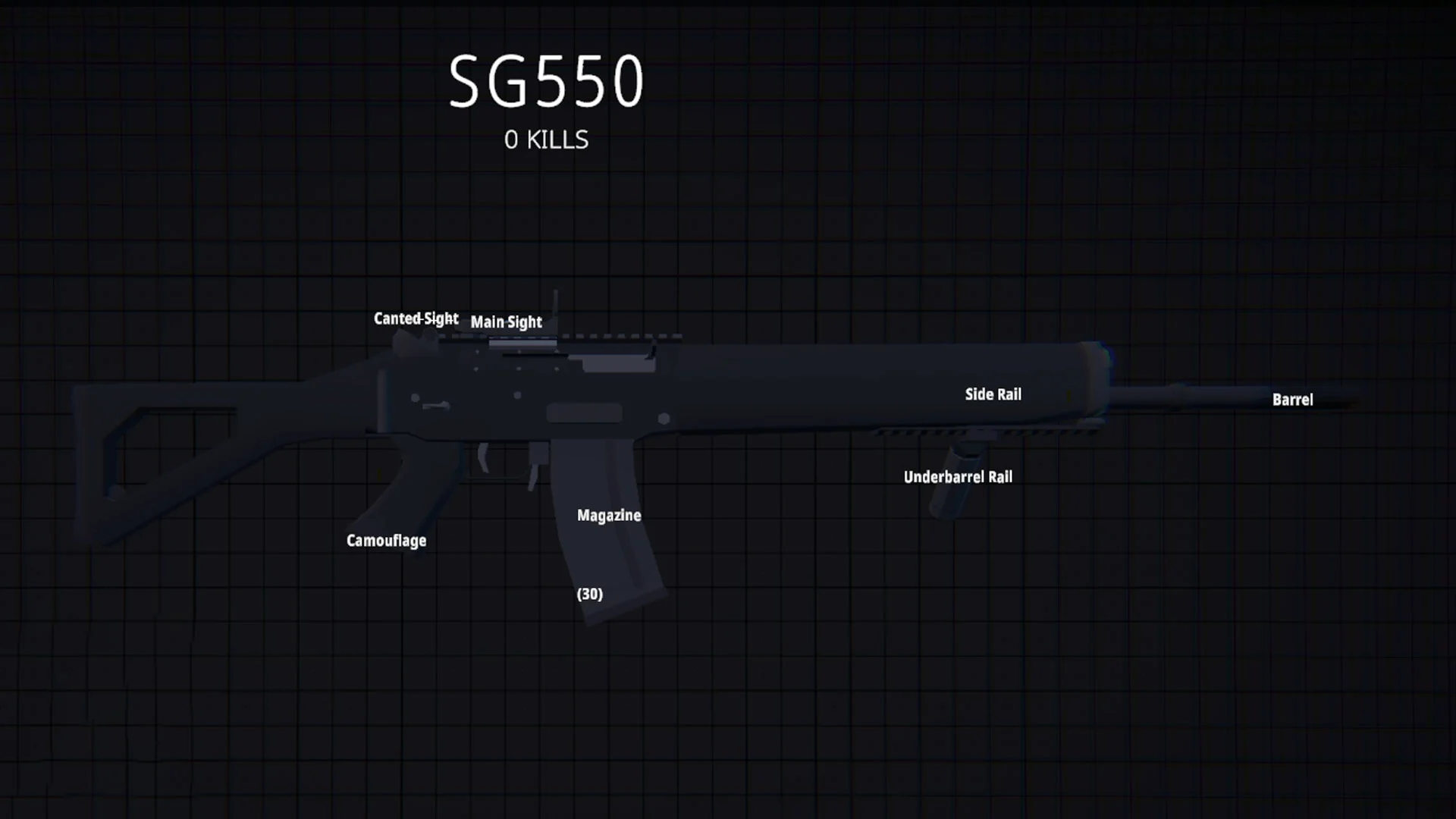Click the (30) magazine capacity label

point(589,594)
